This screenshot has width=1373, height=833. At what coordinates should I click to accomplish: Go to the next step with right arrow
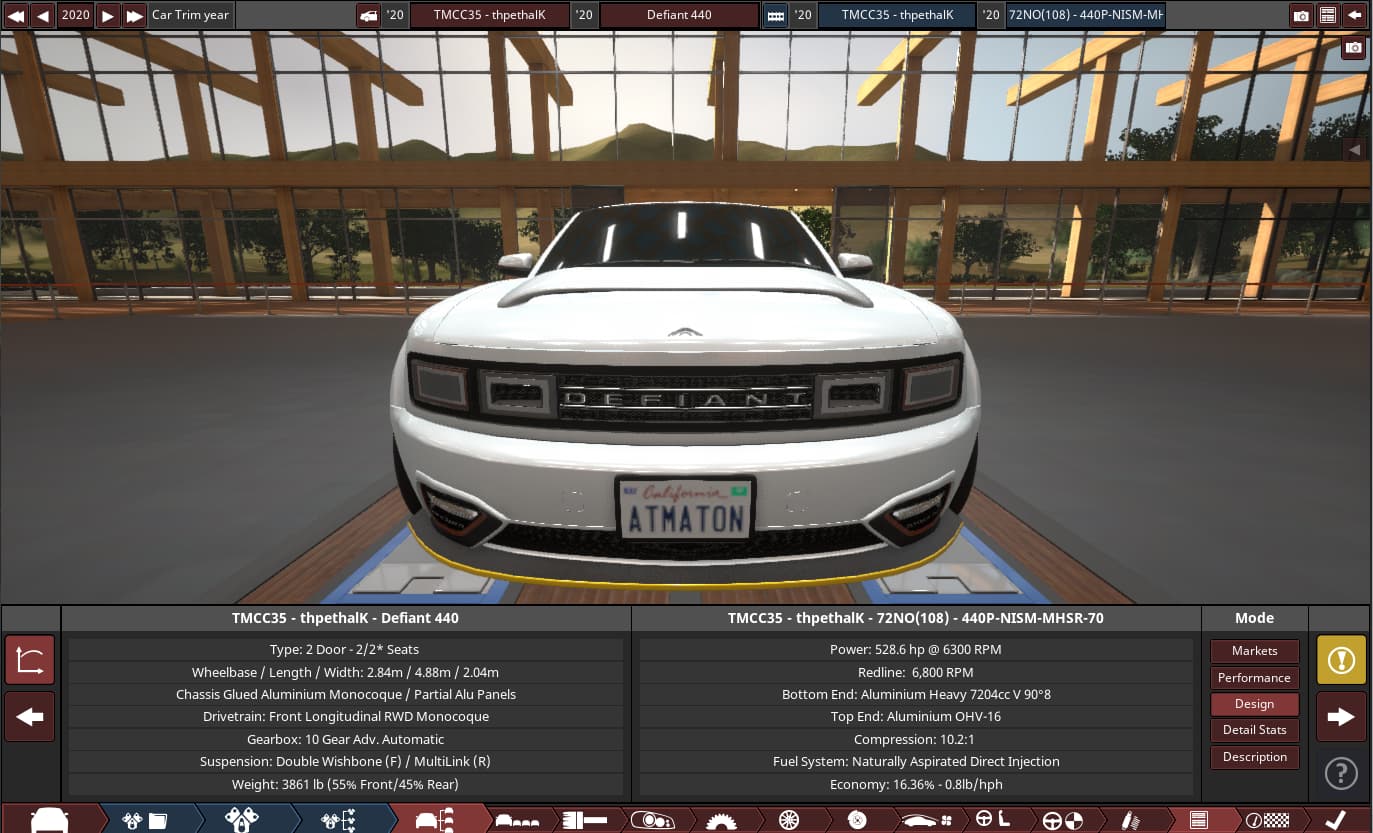tap(1341, 716)
